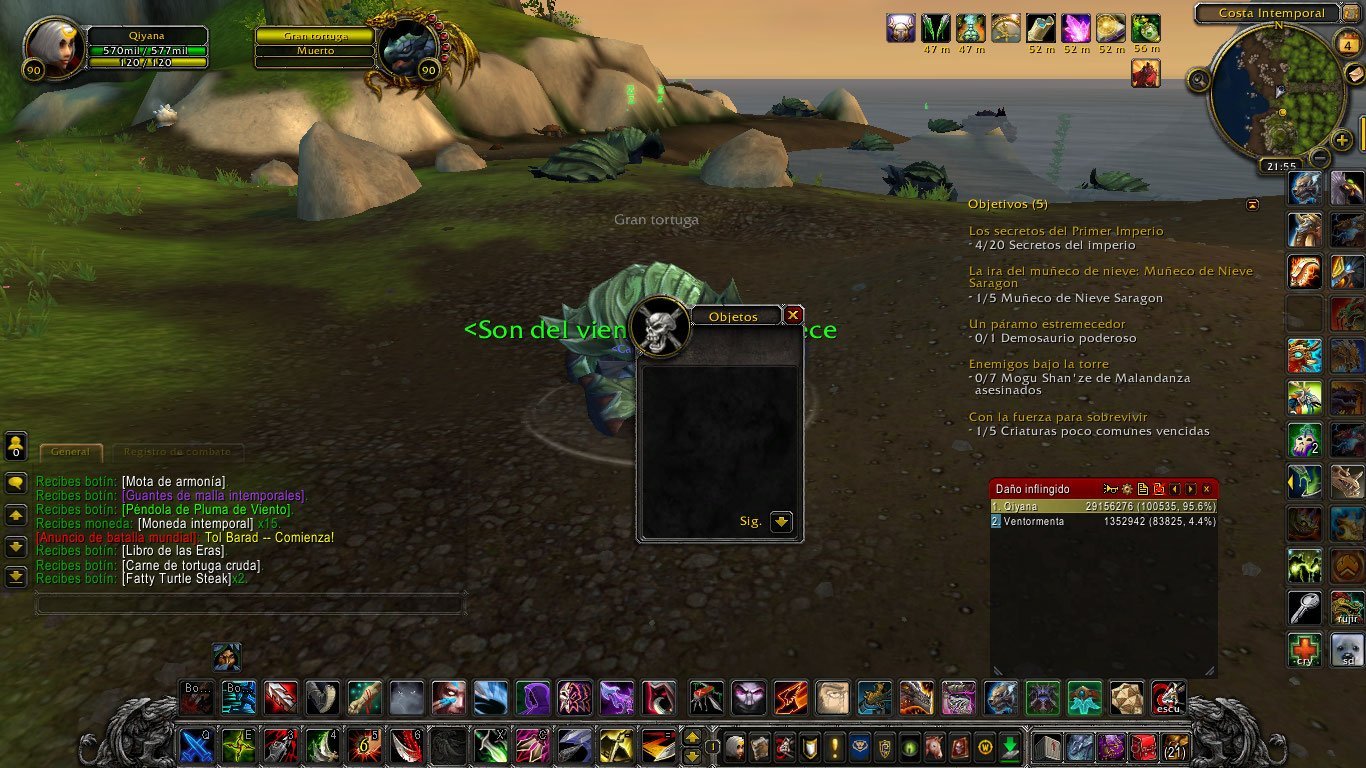This screenshot has width=1366, height=768.
Task: Select the Gran tortuga target frame
Action: point(315,36)
